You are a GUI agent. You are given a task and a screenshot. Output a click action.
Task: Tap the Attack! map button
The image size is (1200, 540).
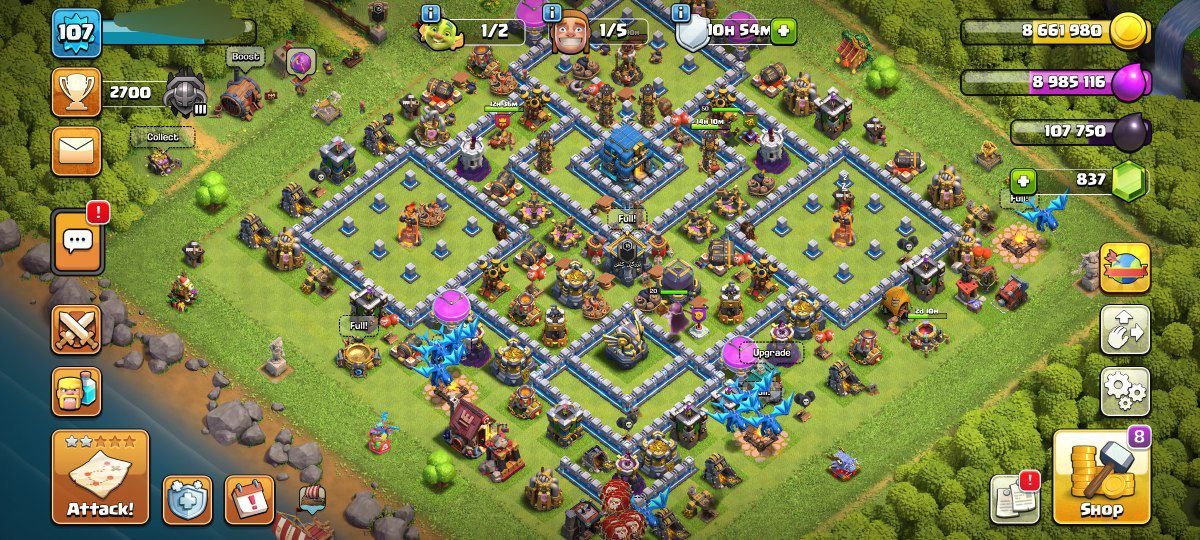(100, 477)
